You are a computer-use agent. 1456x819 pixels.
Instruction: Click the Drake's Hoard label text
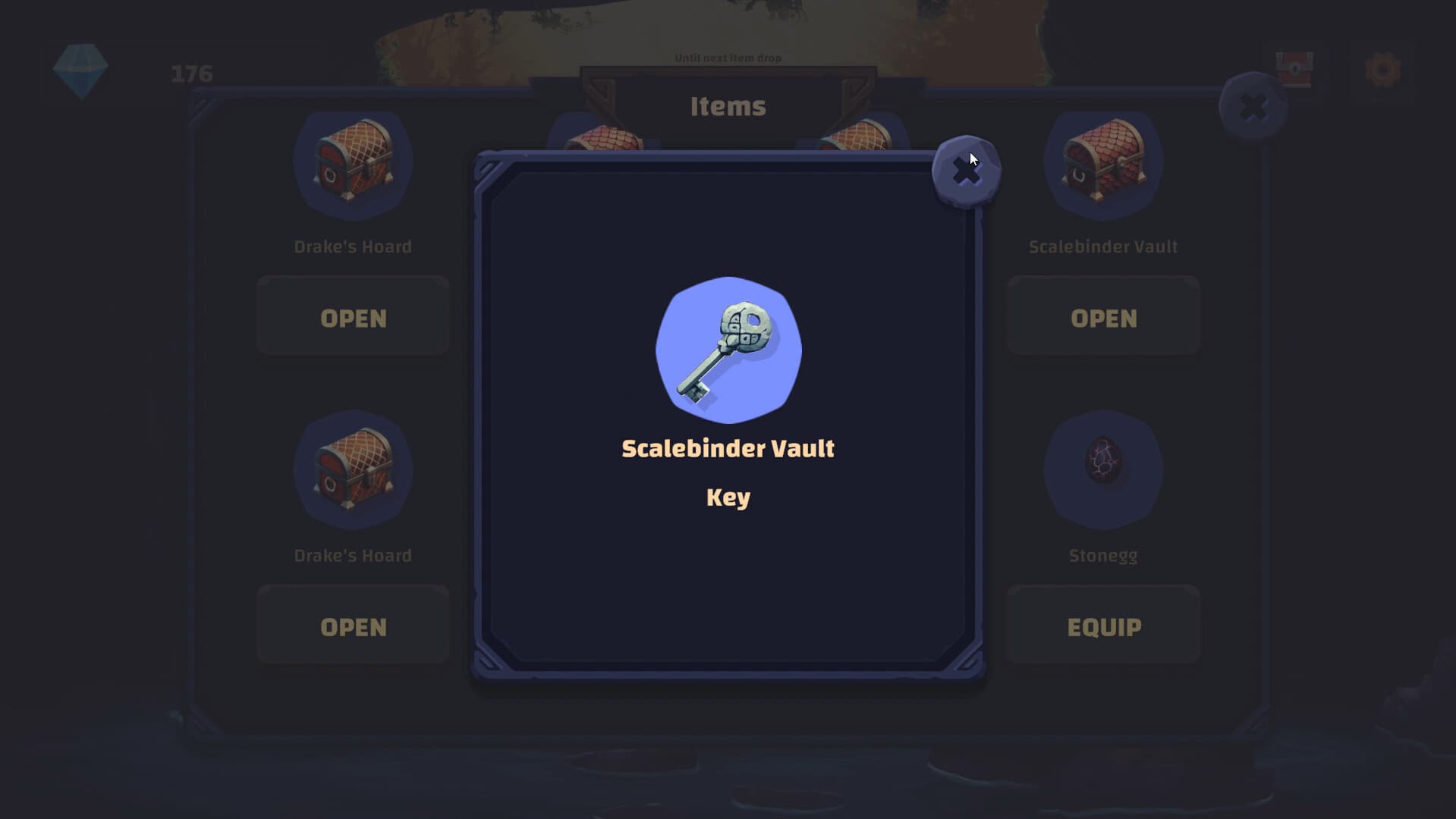click(352, 246)
